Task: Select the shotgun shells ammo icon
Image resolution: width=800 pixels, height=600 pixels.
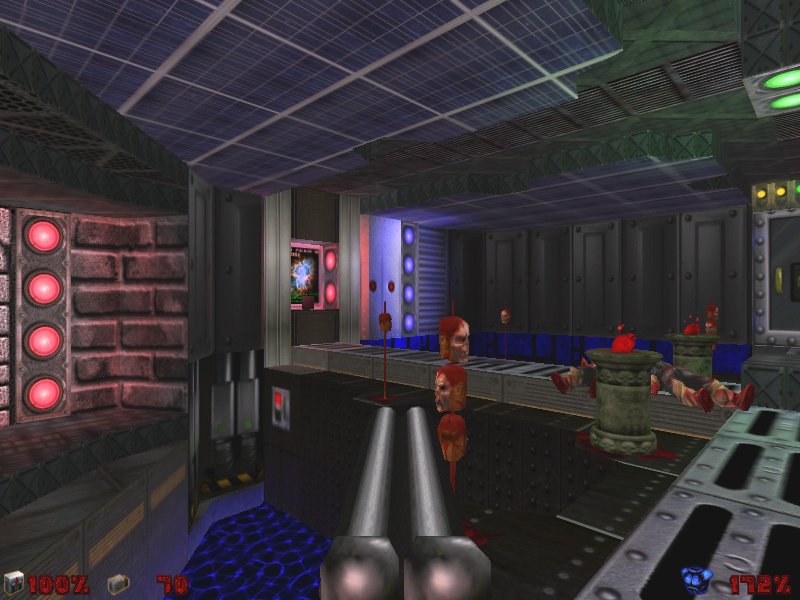Action: [x=116, y=583]
